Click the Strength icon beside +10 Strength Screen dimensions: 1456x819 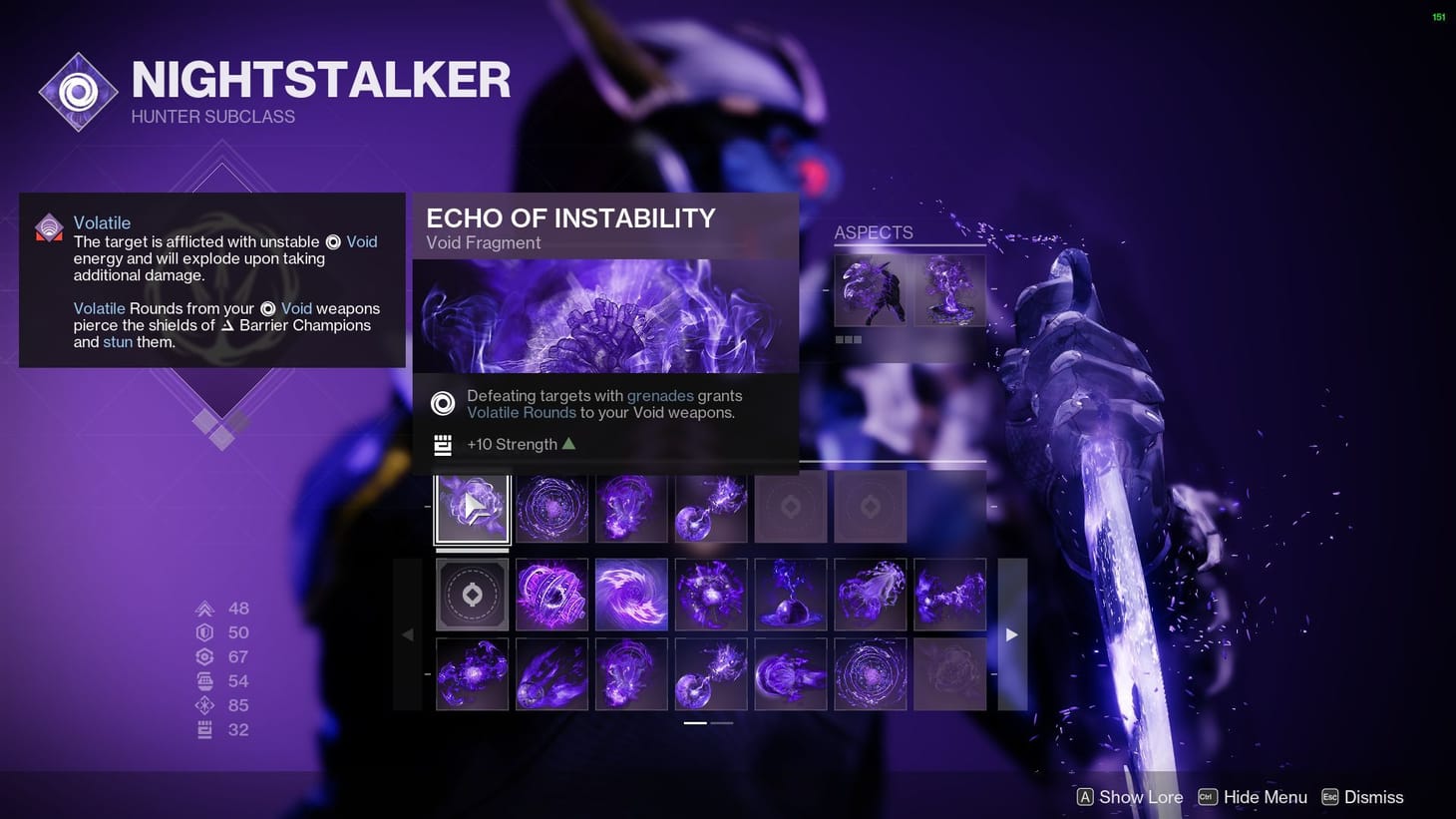442,444
